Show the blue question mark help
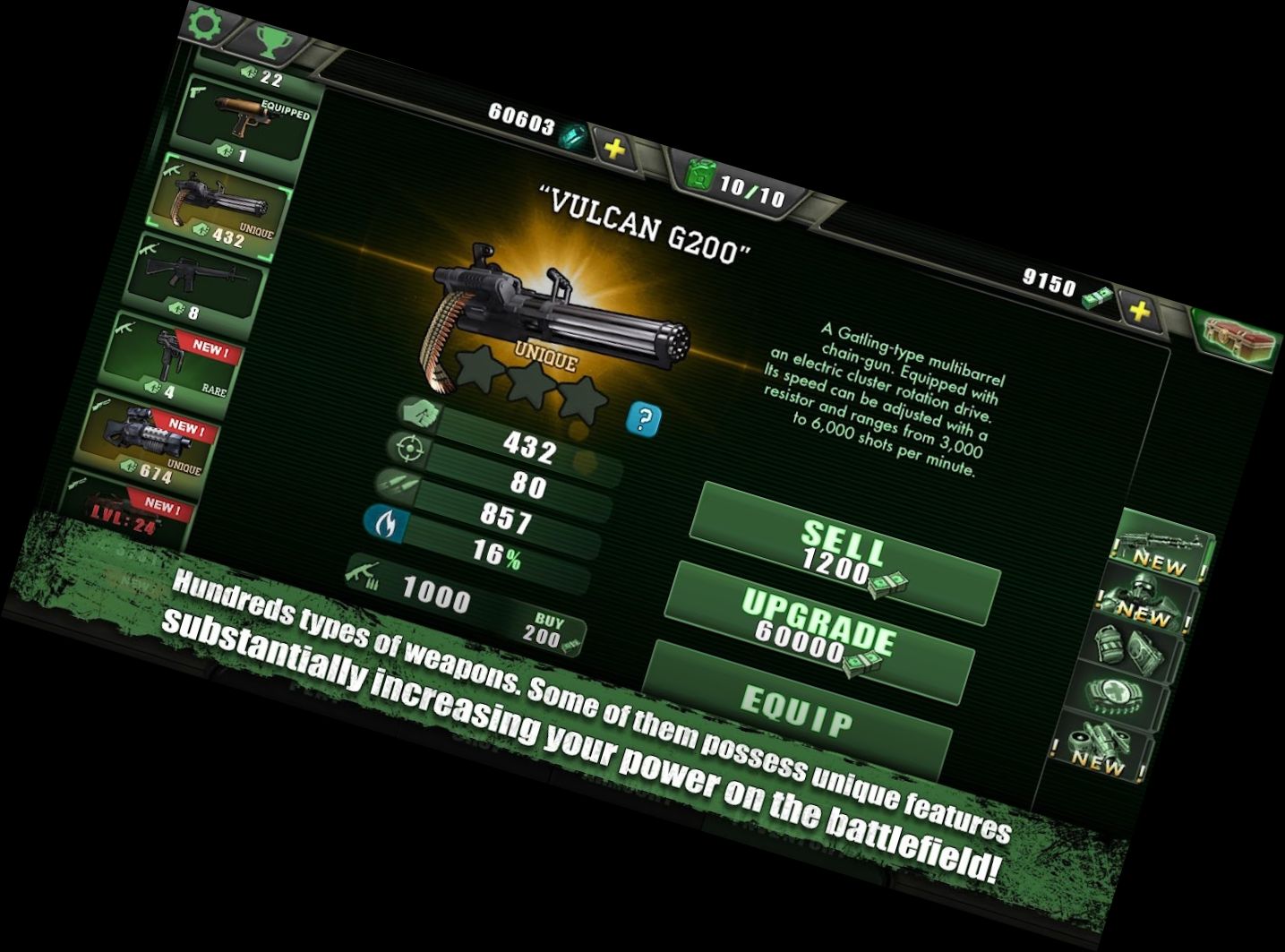This screenshot has height=952, width=1285. click(x=644, y=419)
